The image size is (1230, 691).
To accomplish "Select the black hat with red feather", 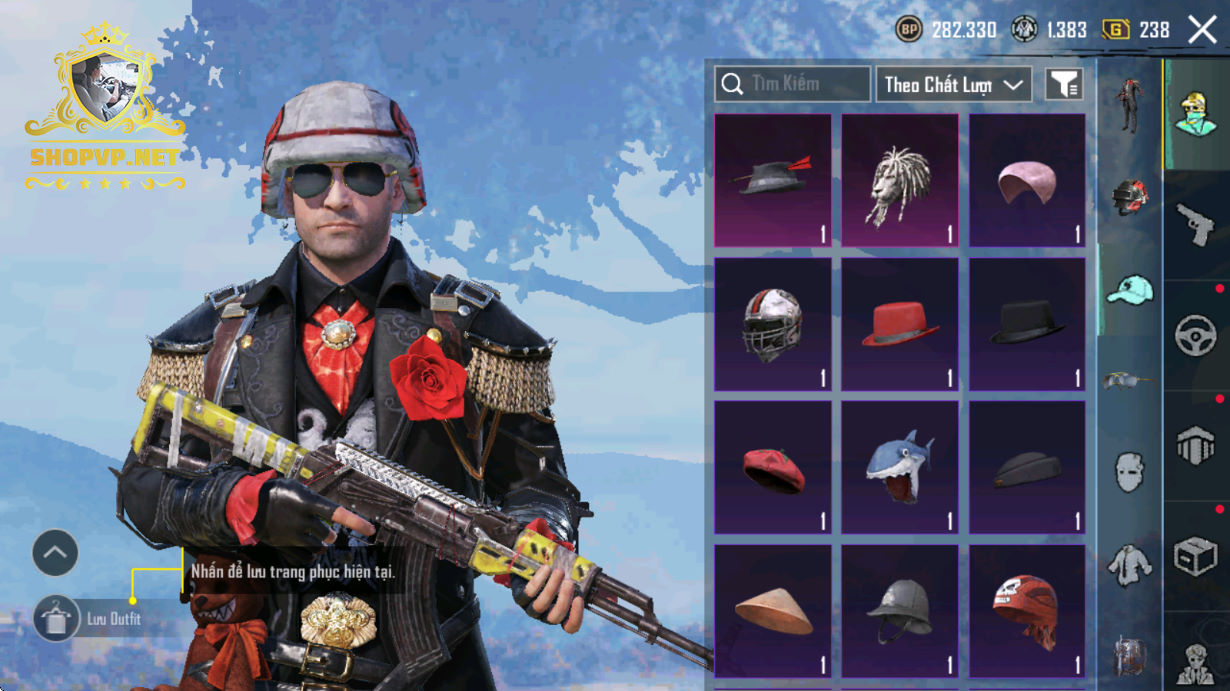I will [x=772, y=180].
